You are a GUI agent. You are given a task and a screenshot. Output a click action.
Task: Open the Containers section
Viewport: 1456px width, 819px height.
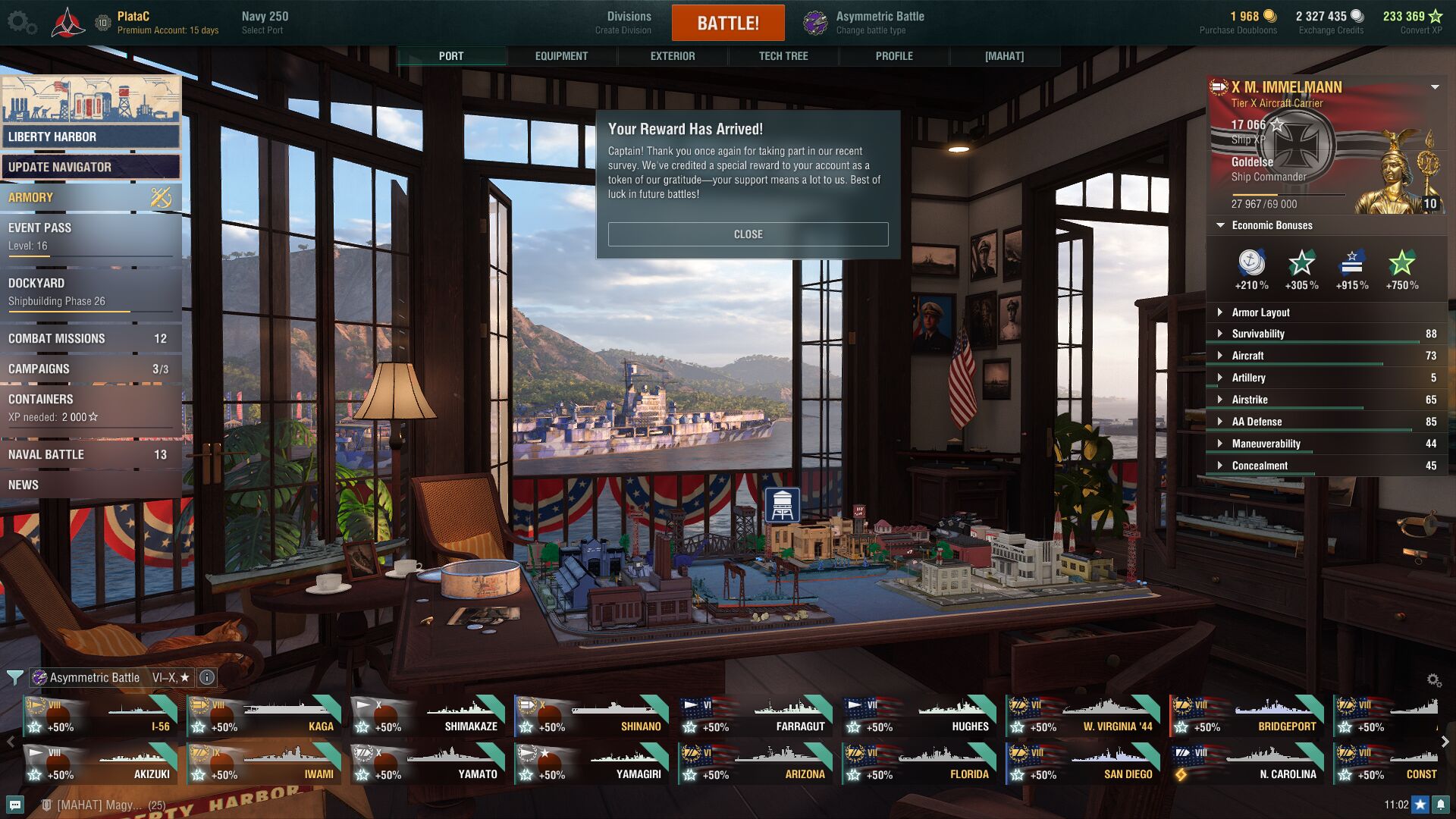coord(90,407)
